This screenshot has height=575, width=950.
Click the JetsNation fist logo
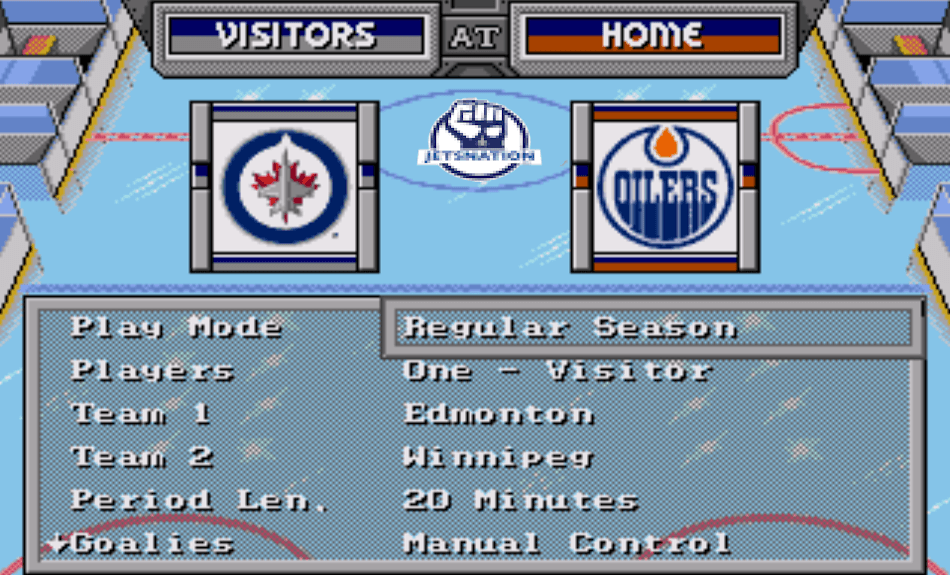point(478,138)
